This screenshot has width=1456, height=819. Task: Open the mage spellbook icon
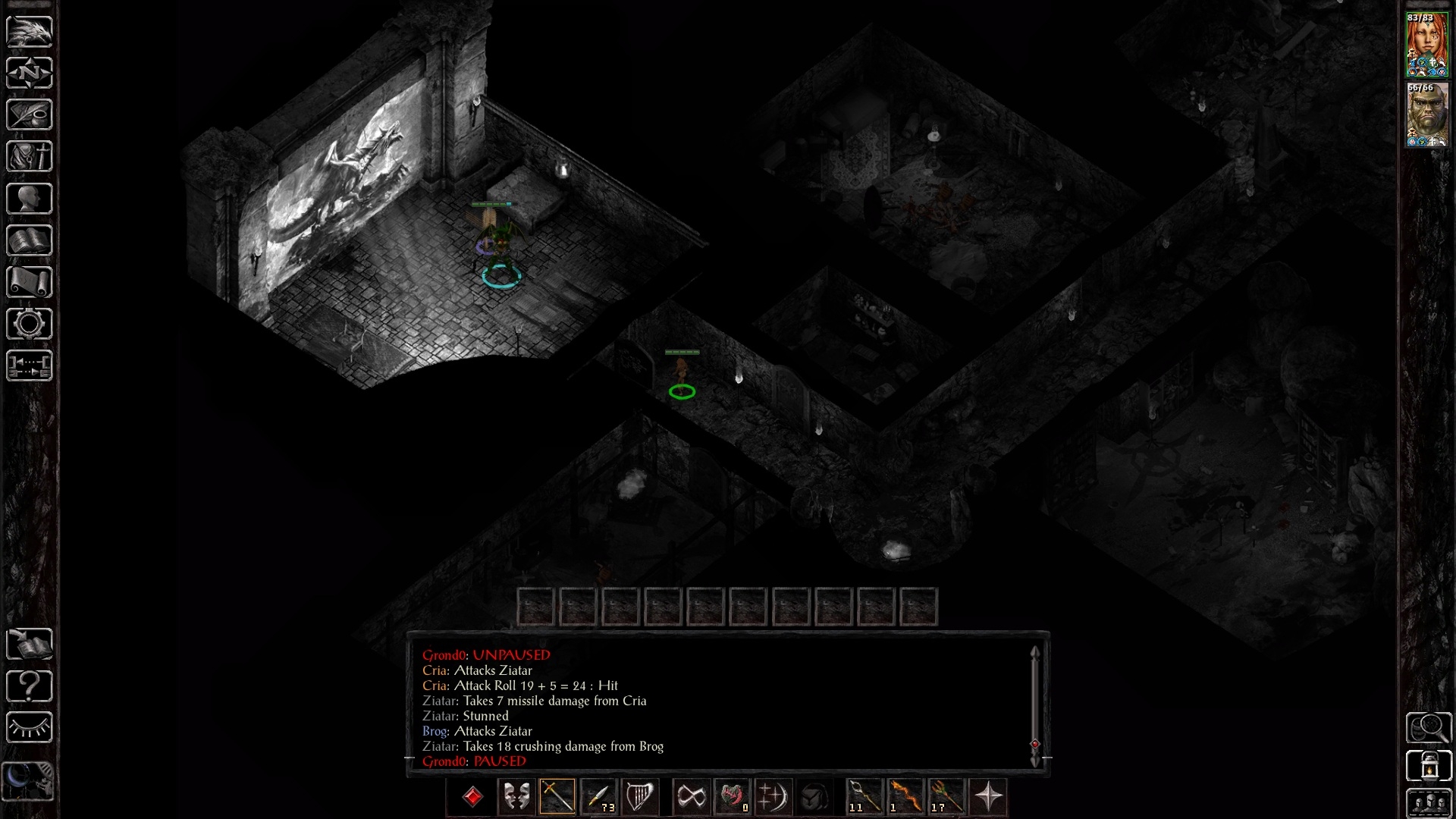point(30,240)
